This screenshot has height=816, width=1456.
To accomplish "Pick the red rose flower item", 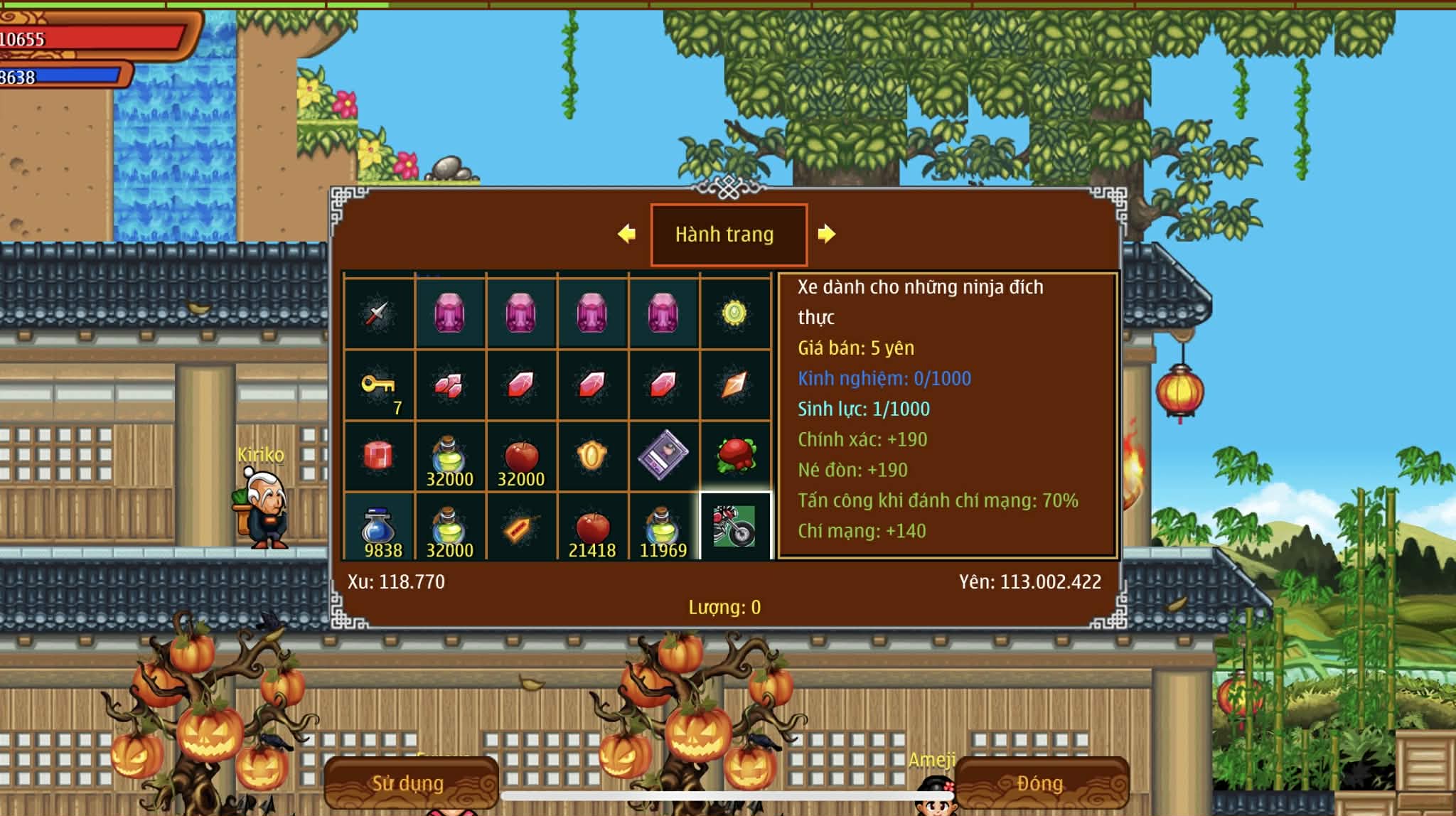I will [x=735, y=456].
